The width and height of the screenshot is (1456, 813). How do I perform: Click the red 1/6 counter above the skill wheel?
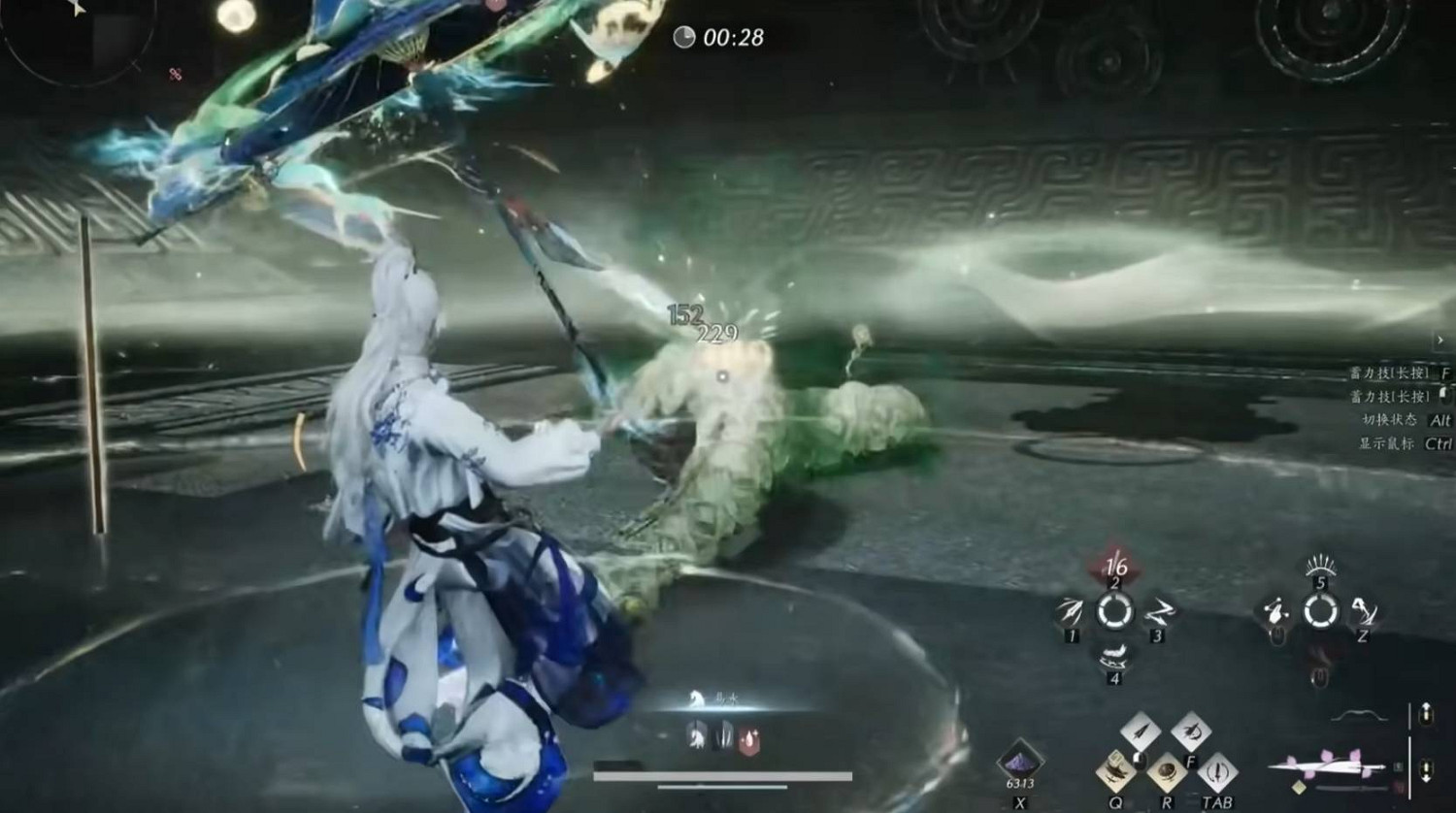(x=1115, y=566)
